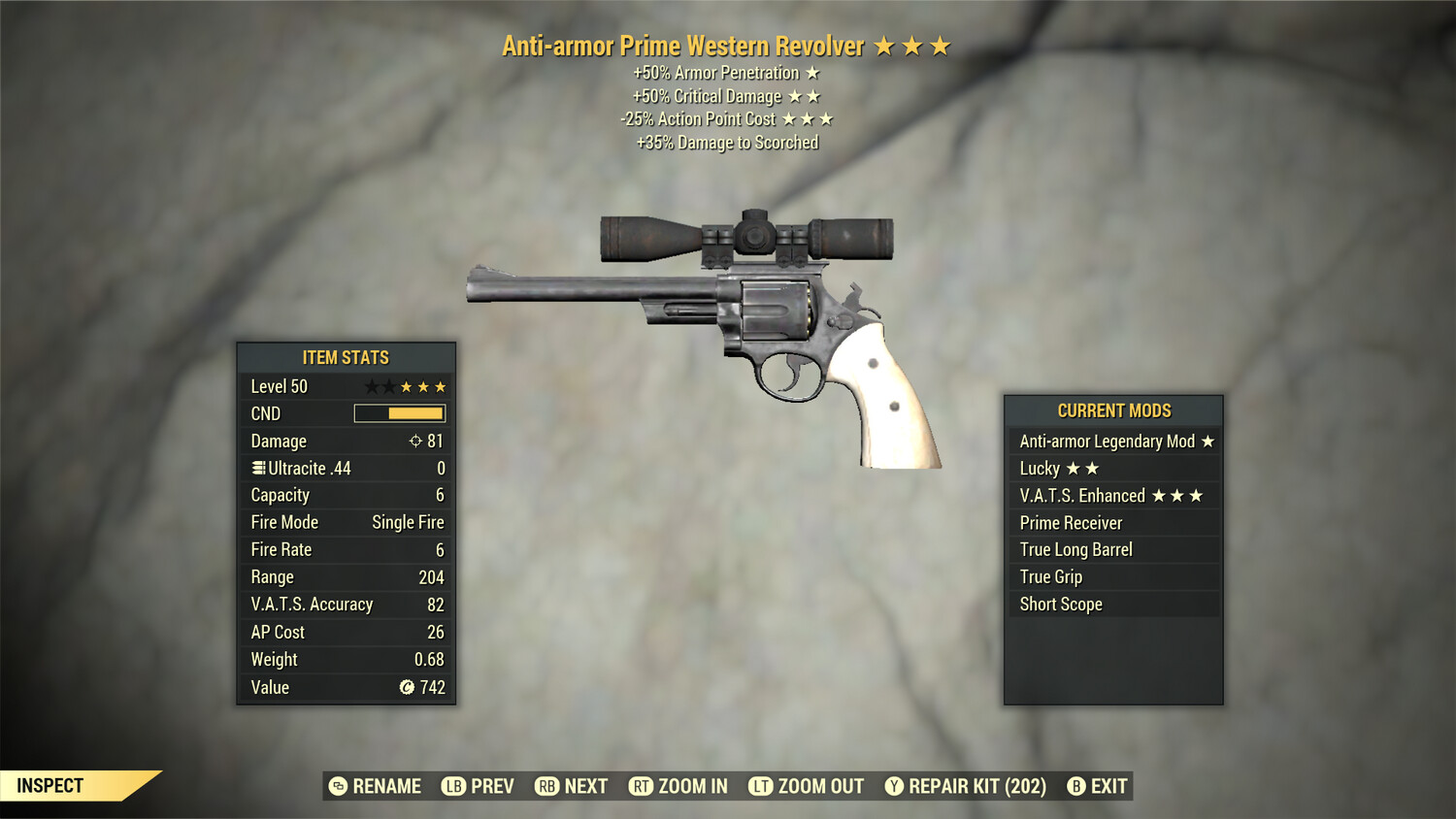Click the caps currency icon beside Value 742
The image size is (1456, 819).
[408, 687]
